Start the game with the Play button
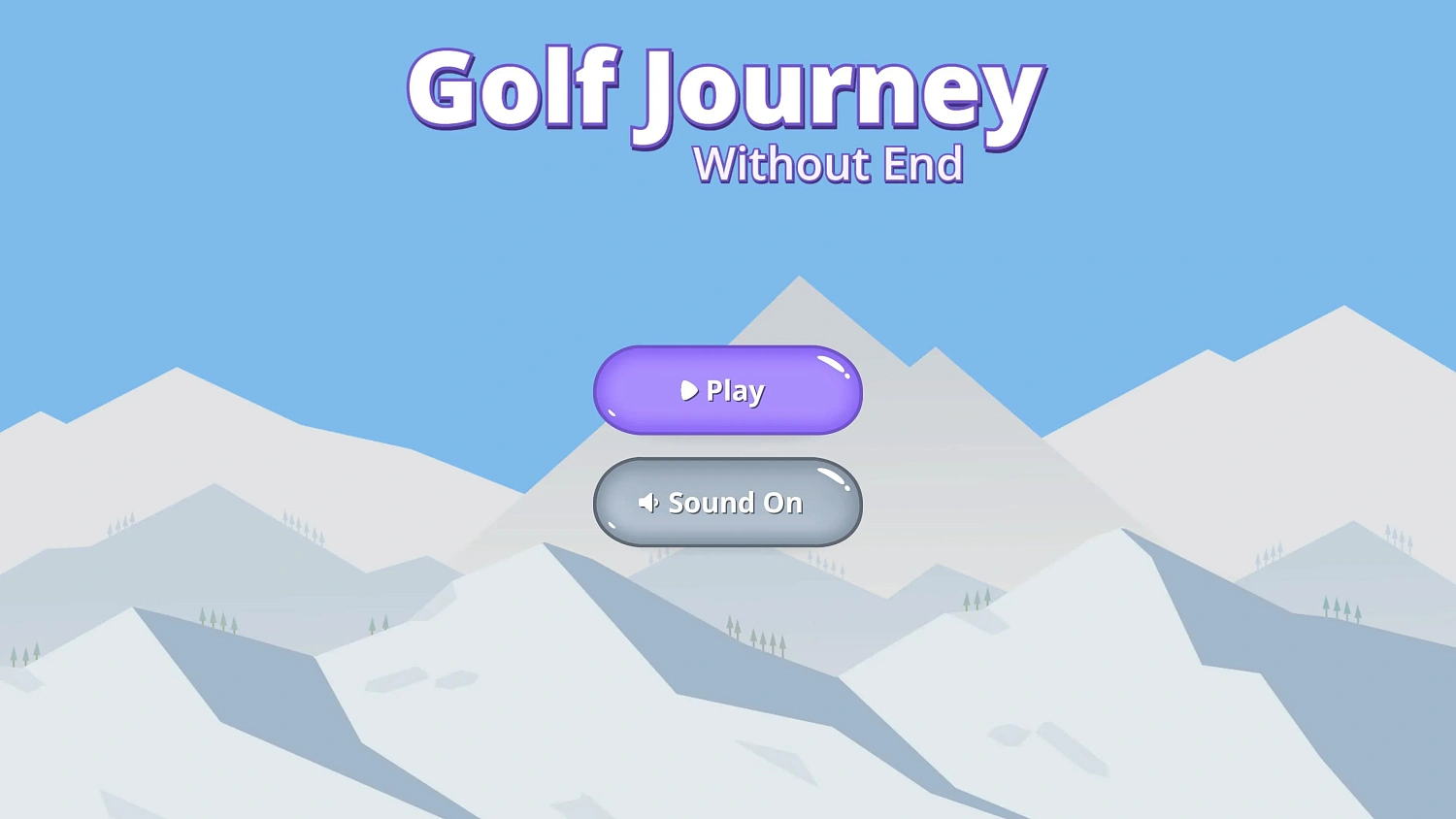 coord(728,391)
